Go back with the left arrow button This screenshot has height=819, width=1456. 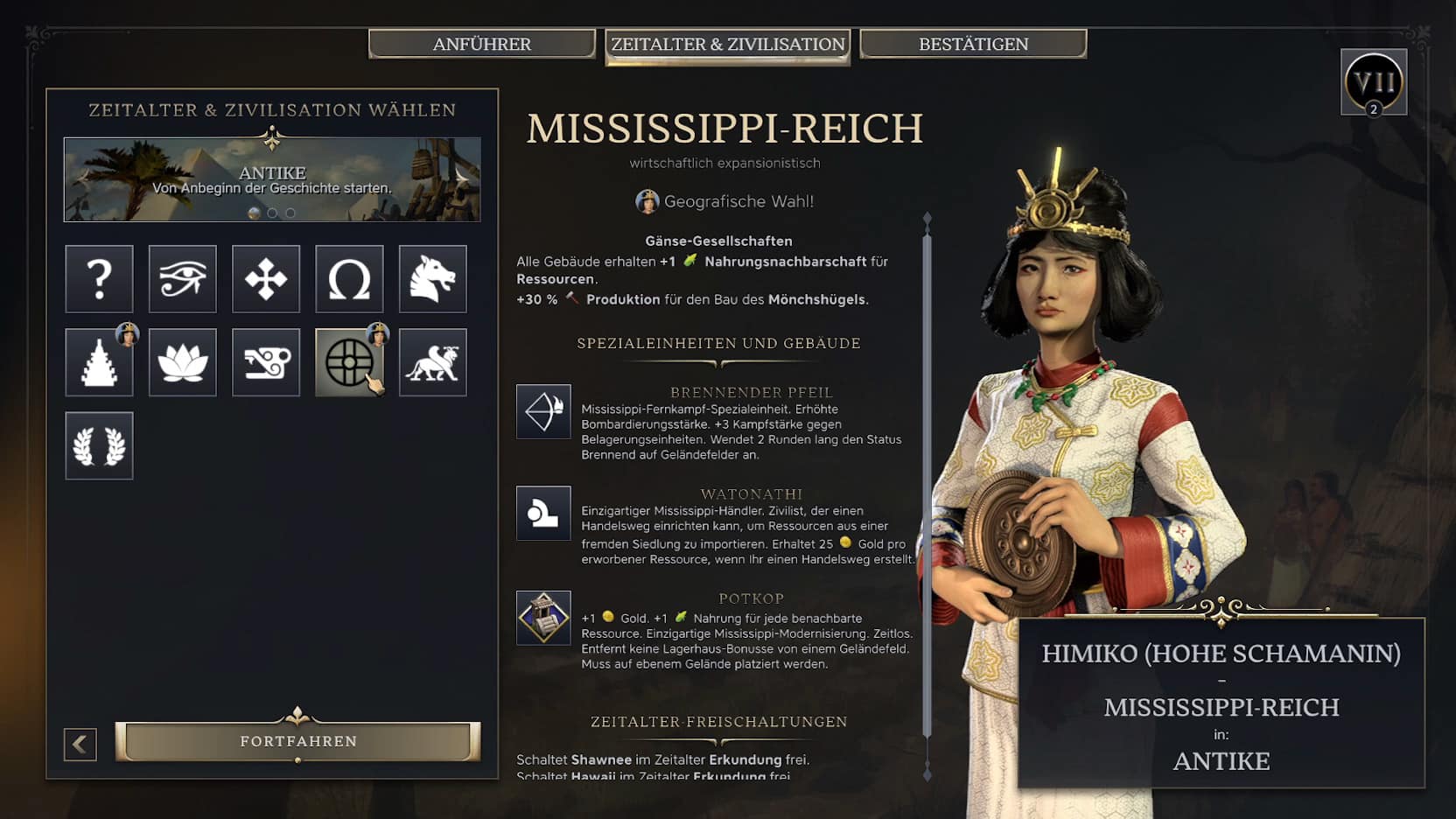click(80, 744)
